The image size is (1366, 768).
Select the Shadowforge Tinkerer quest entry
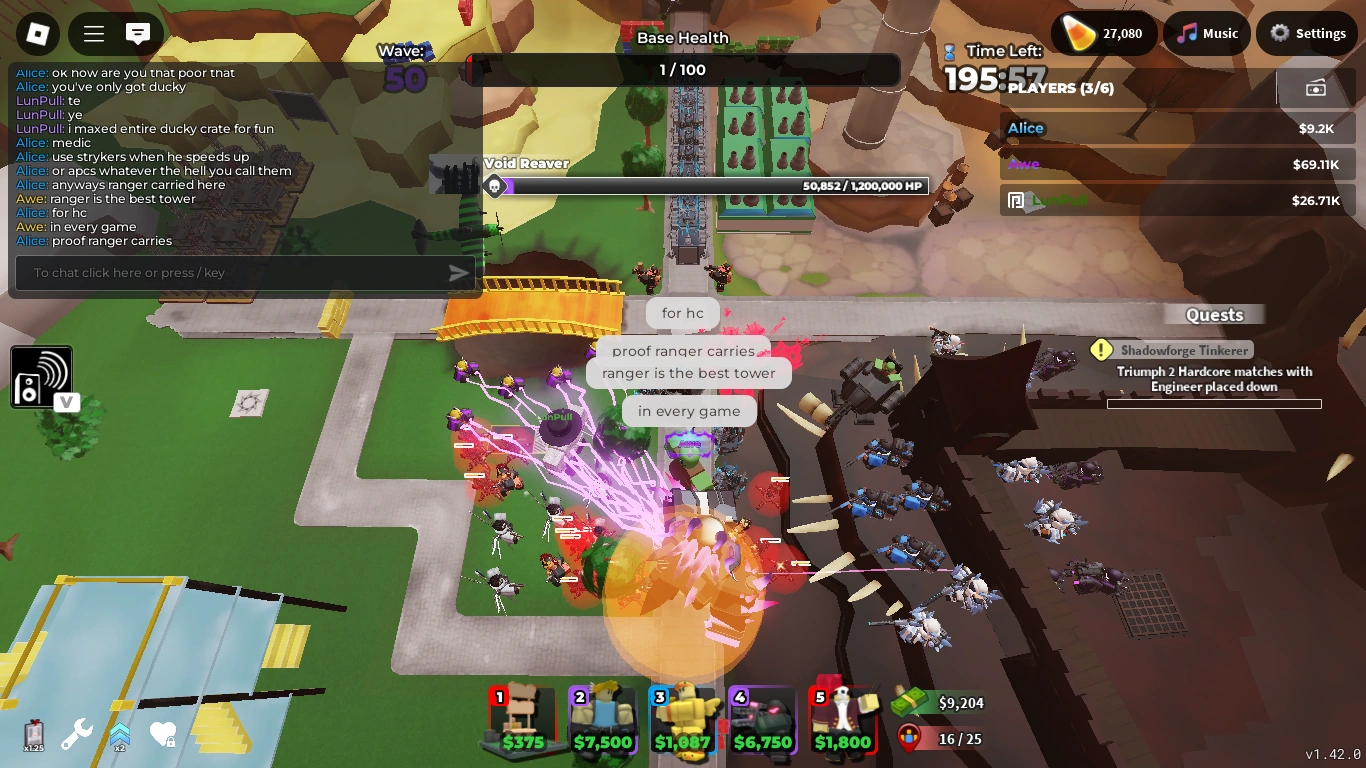point(1186,350)
